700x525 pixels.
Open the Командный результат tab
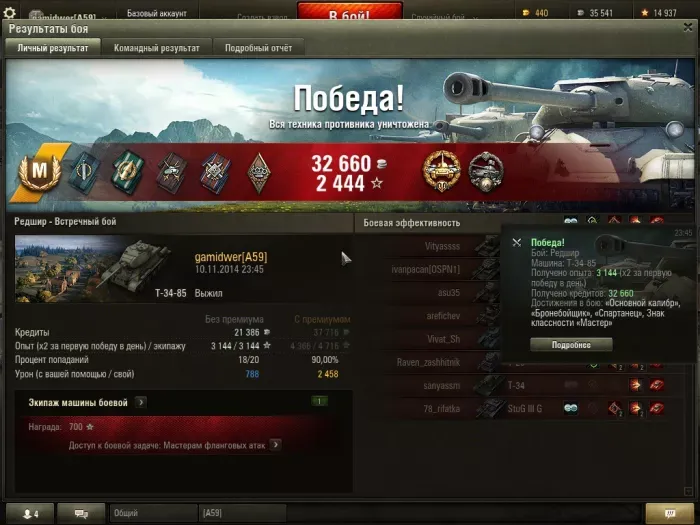coord(156,48)
